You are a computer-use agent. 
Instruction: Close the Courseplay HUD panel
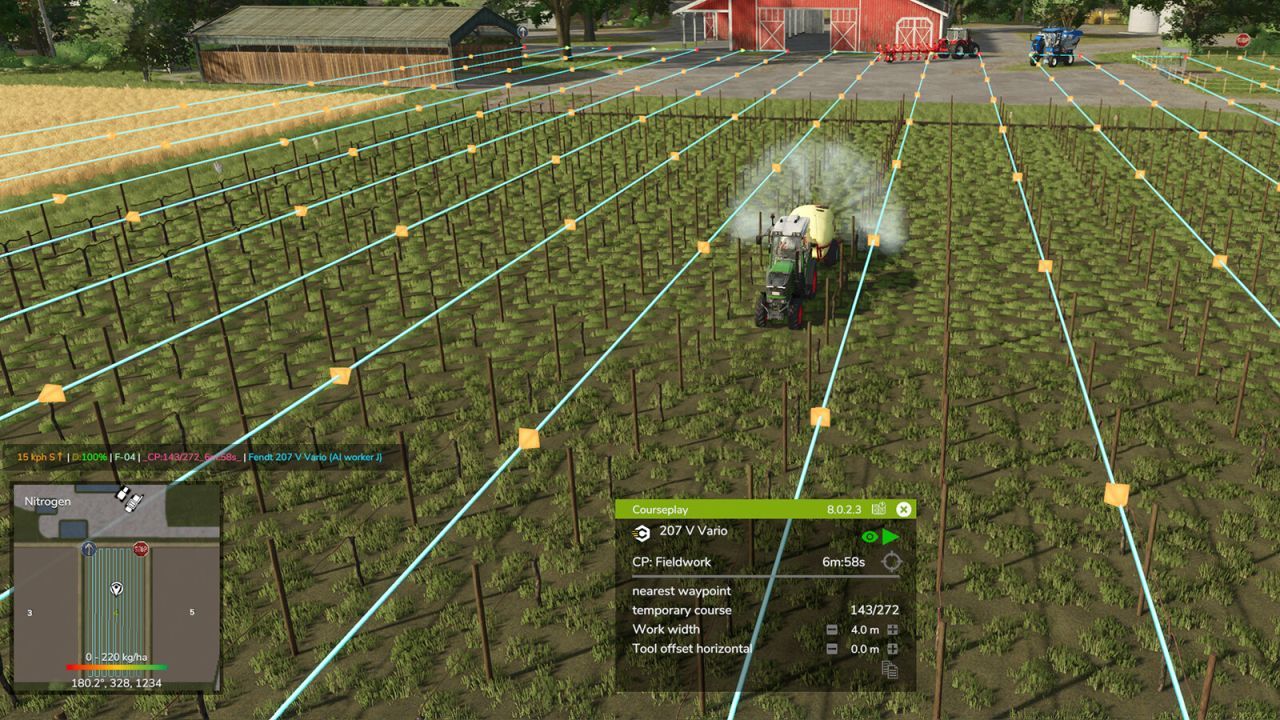tap(902, 509)
